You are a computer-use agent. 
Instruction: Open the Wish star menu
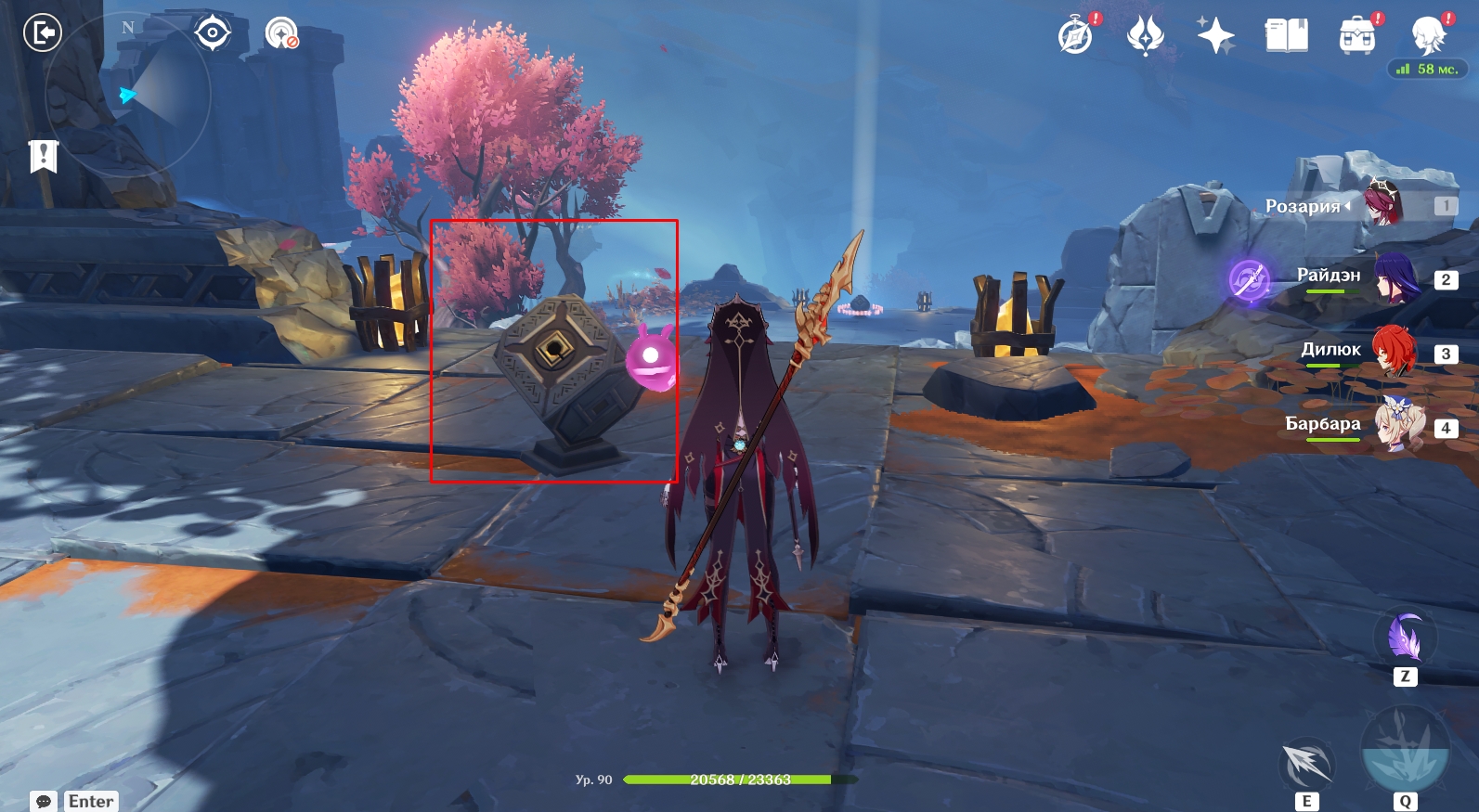[x=1215, y=36]
